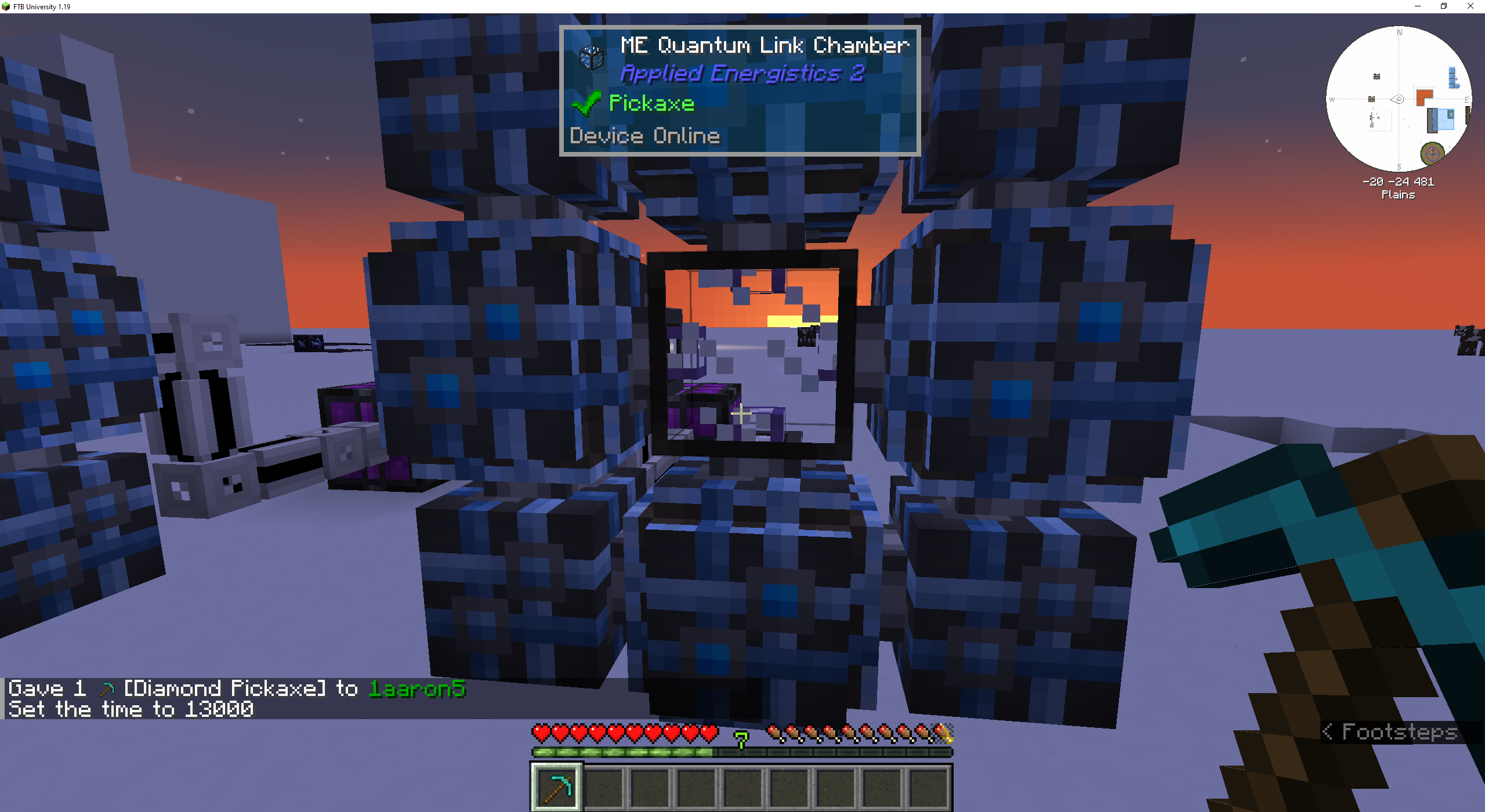Click the coordinates readout below the minimap
Image resolution: width=1485 pixels, height=812 pixels.
[x=1397, y=181]
